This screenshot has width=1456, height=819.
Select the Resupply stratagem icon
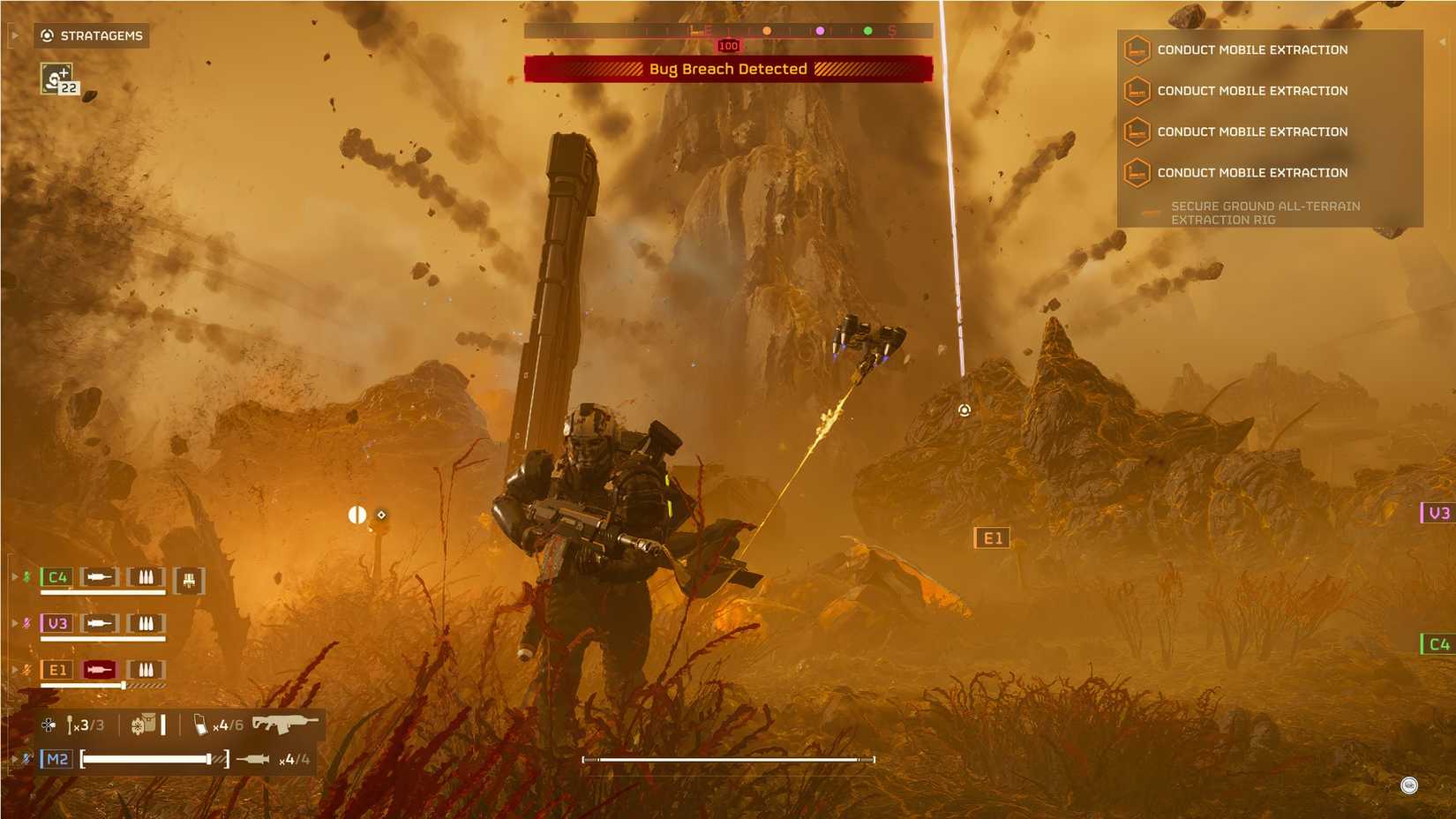[56, 79]
